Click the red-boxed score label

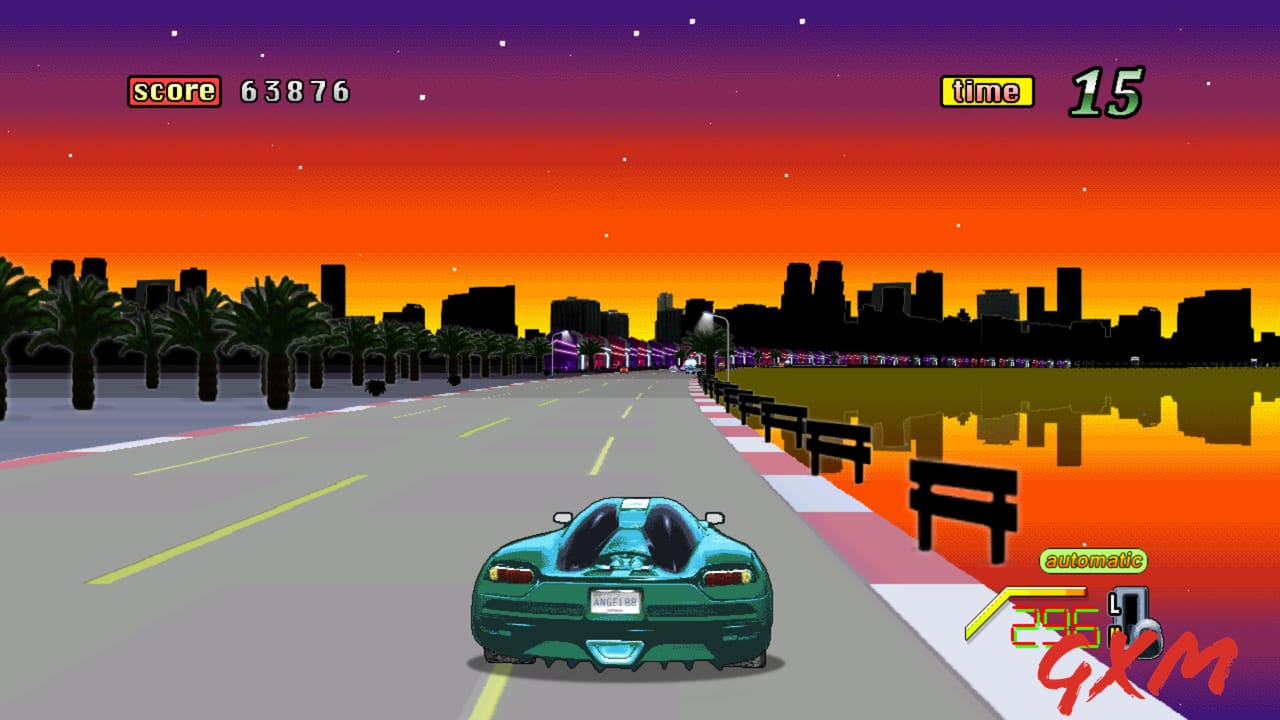point(176,91)
